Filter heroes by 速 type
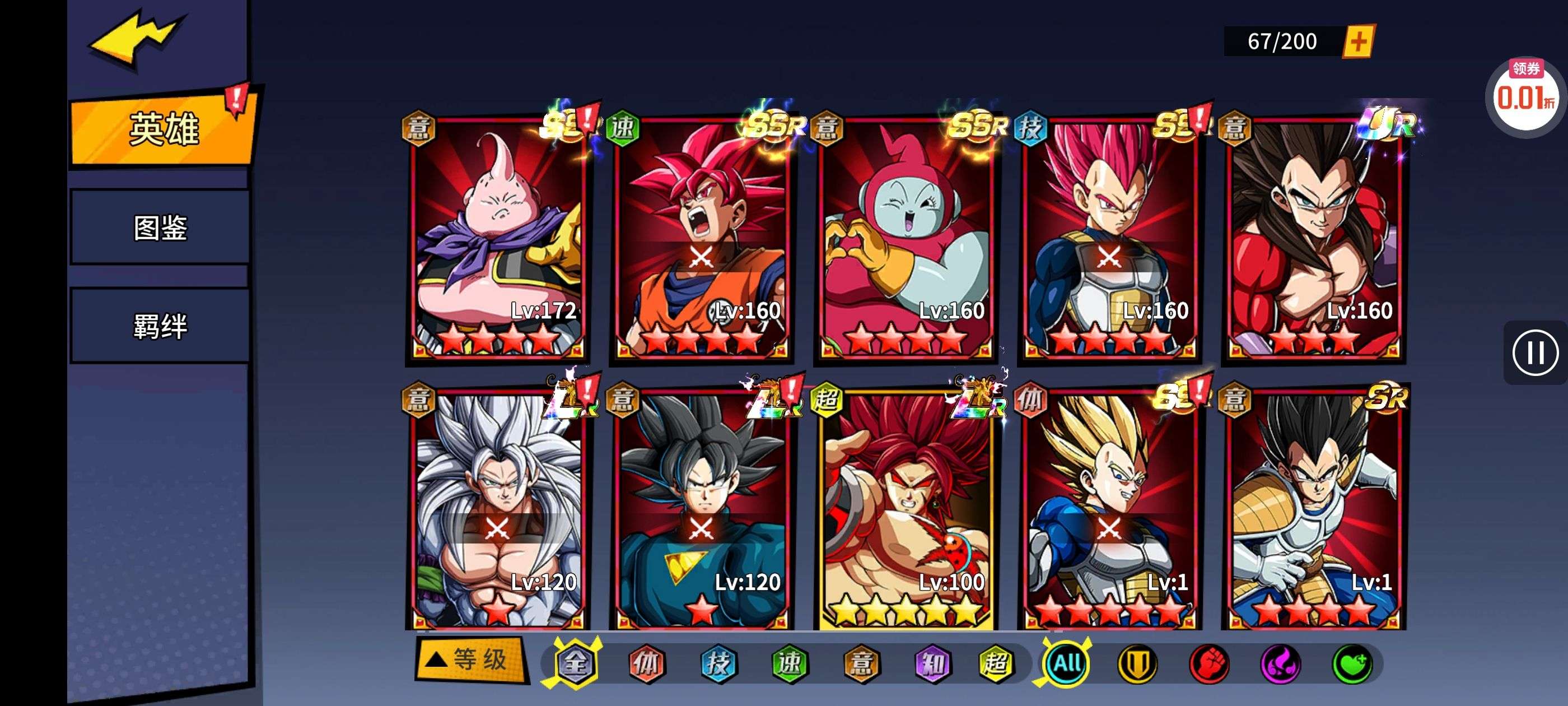 click(x=790, y=663)
